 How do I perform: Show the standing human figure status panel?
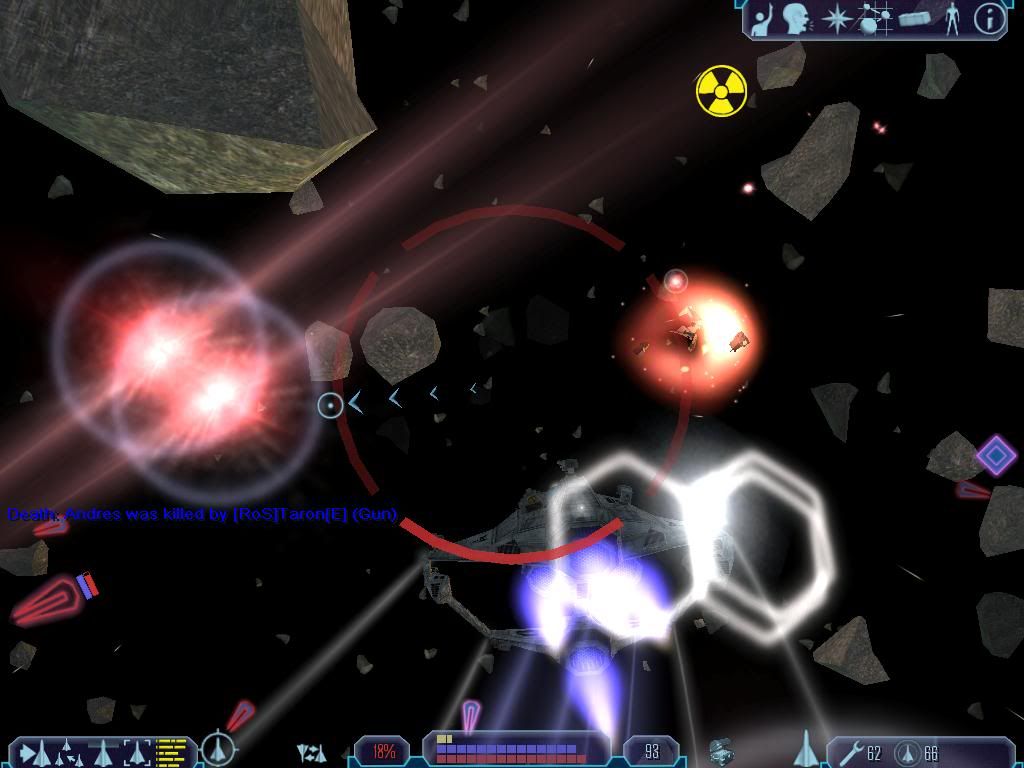click(951, 18)
